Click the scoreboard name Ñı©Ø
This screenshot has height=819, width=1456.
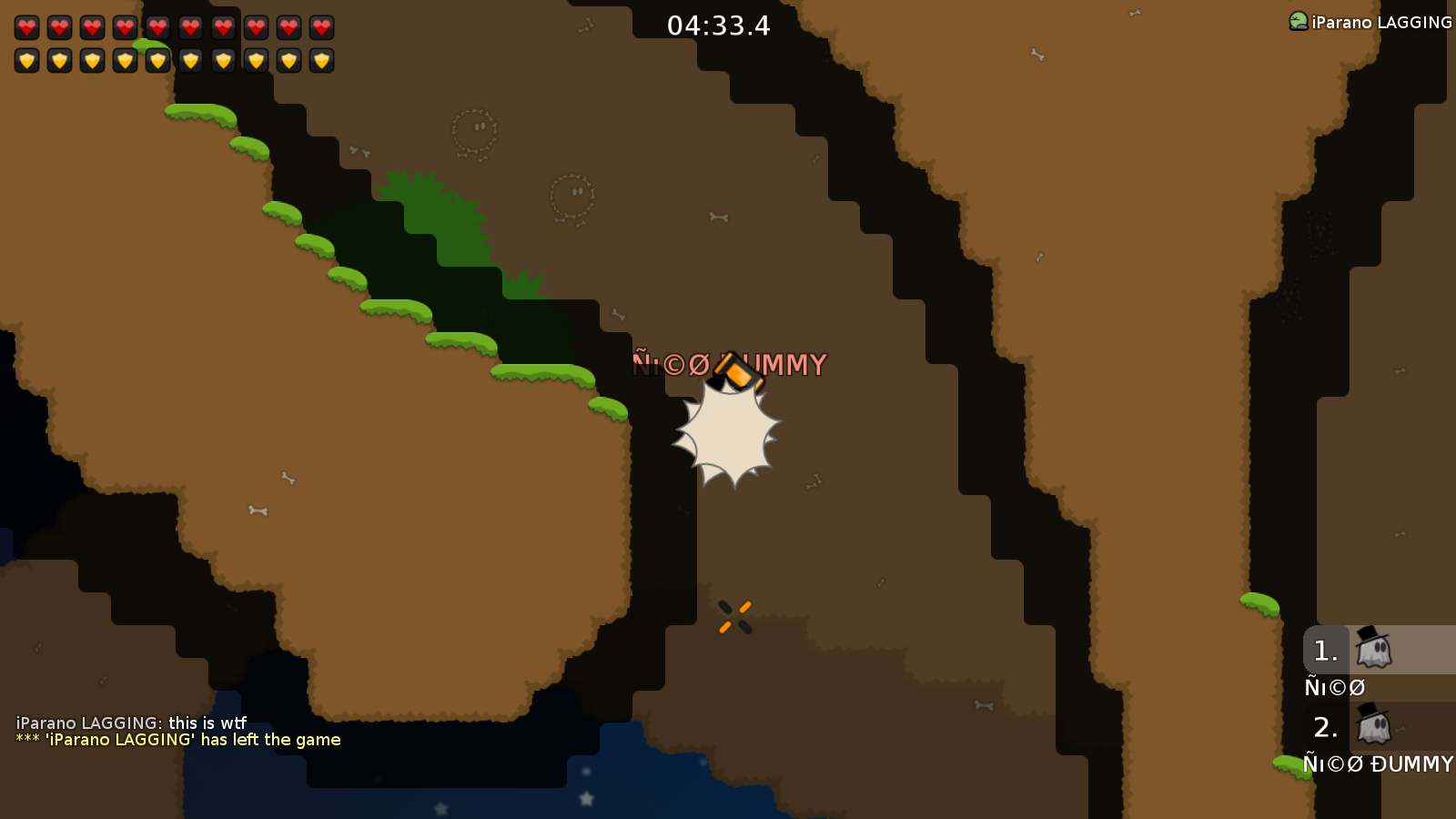(x=1334, y=687)
